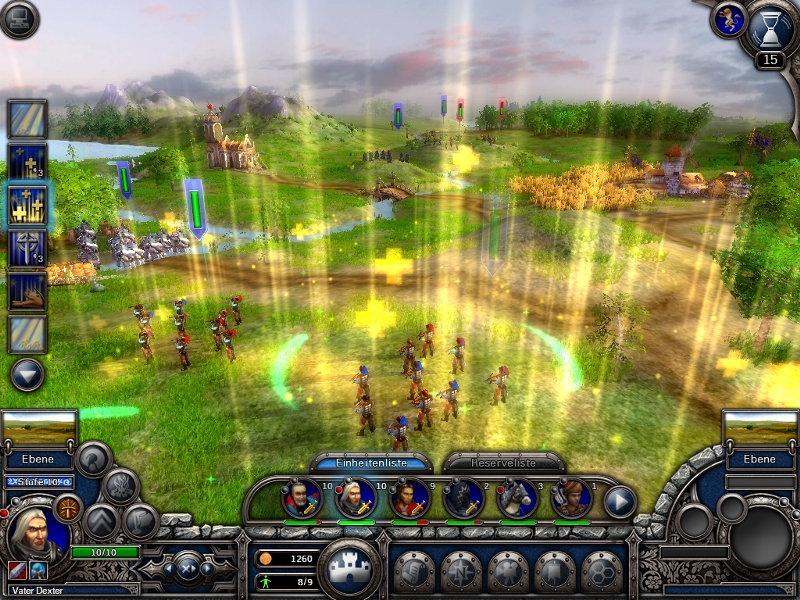Click the chevron rank-up button
800x600 pixels.
pyautogui.click(x=101, y=520)
